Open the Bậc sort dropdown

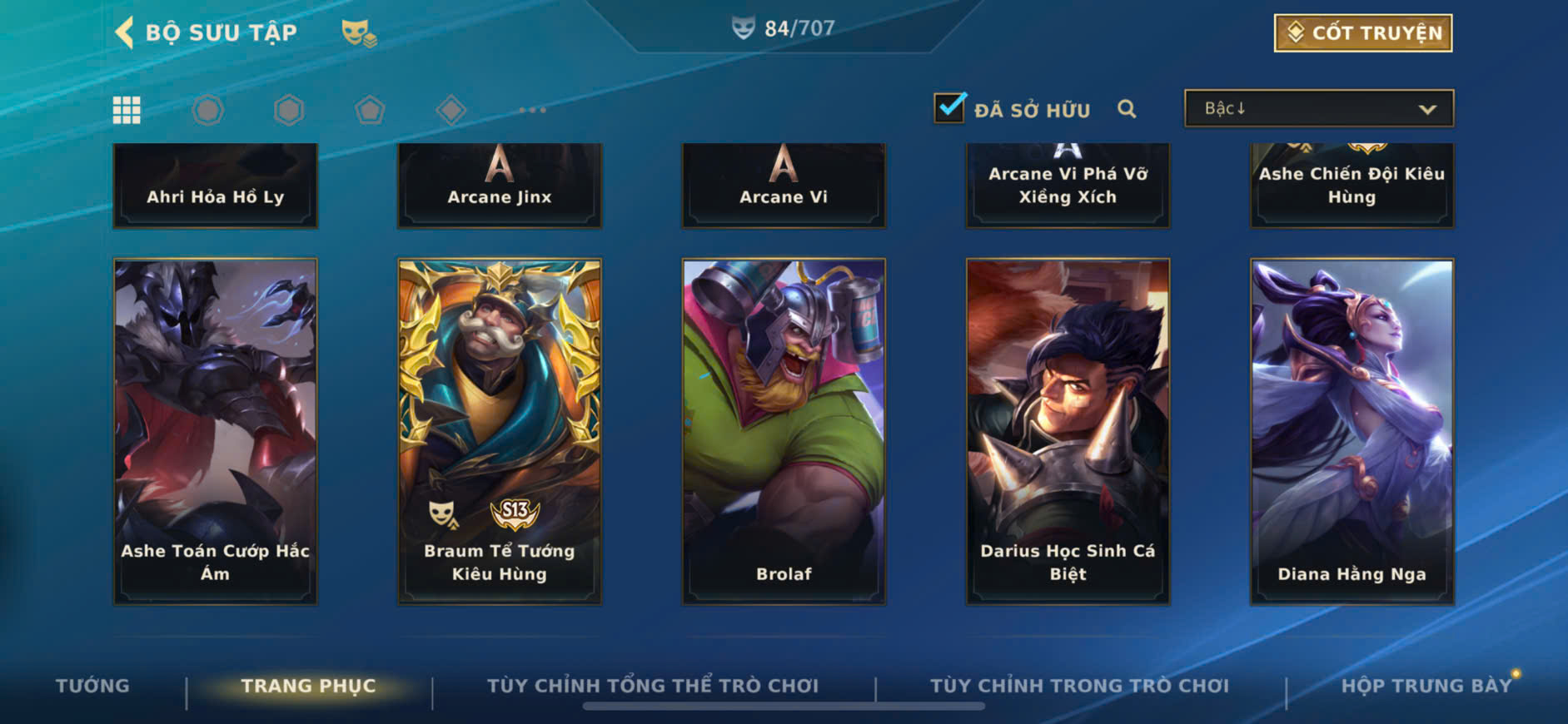[1319, 109]
